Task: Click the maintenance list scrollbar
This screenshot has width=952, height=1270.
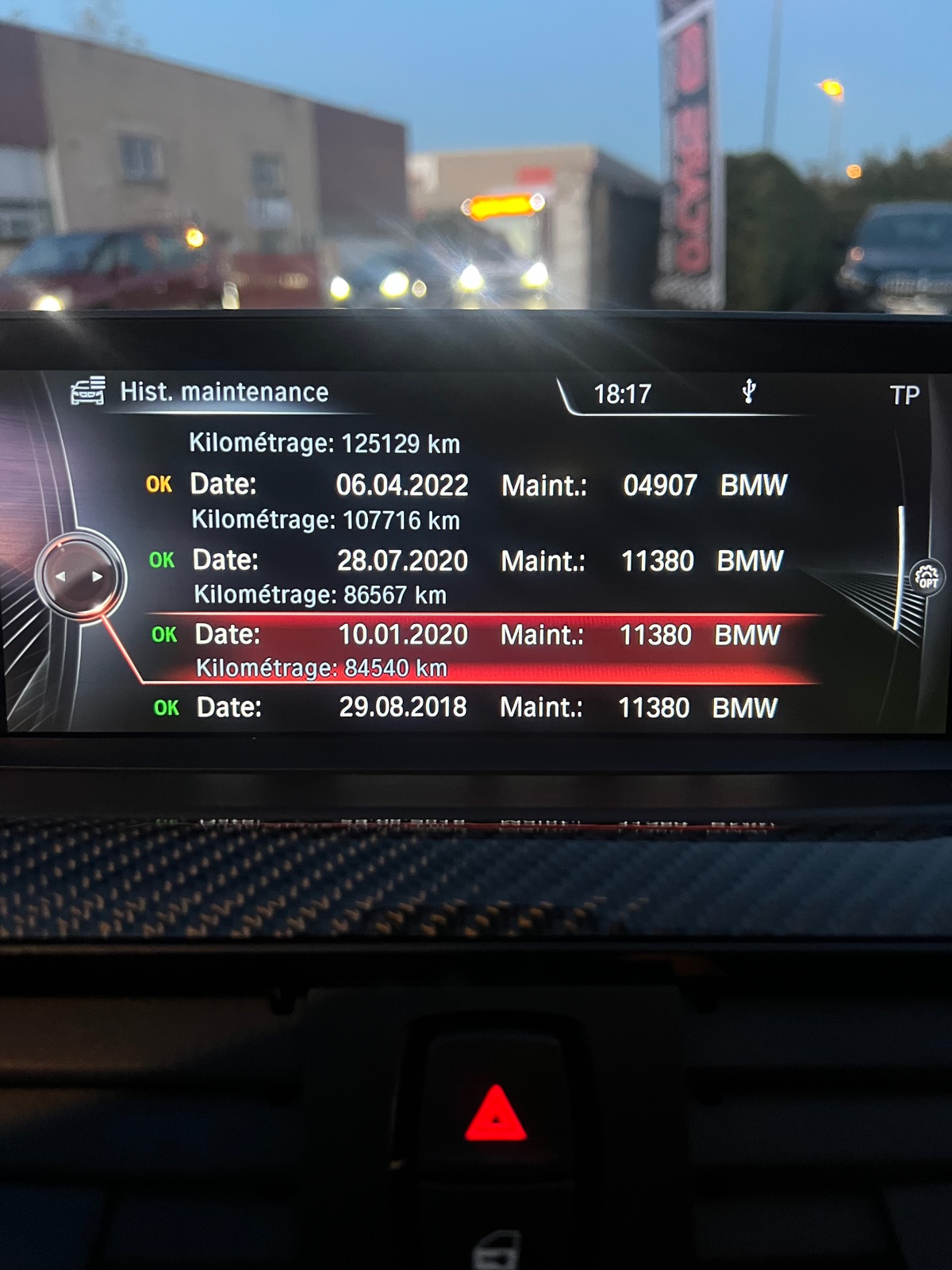Action: pos(901,567)
